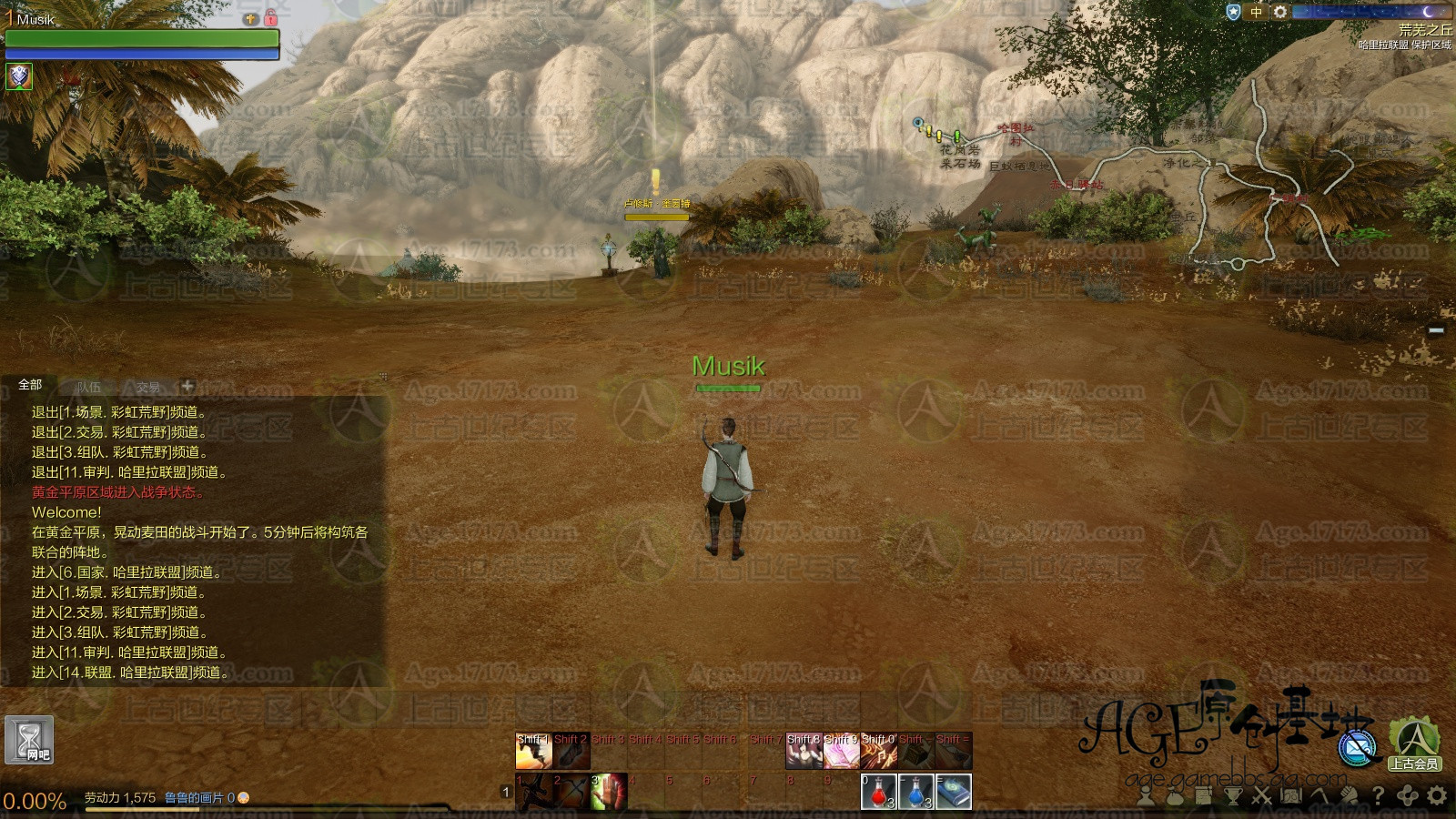Switch to the 队伍 chat tab
Screen dimensions: 1456x819
(x=89, y=387)
